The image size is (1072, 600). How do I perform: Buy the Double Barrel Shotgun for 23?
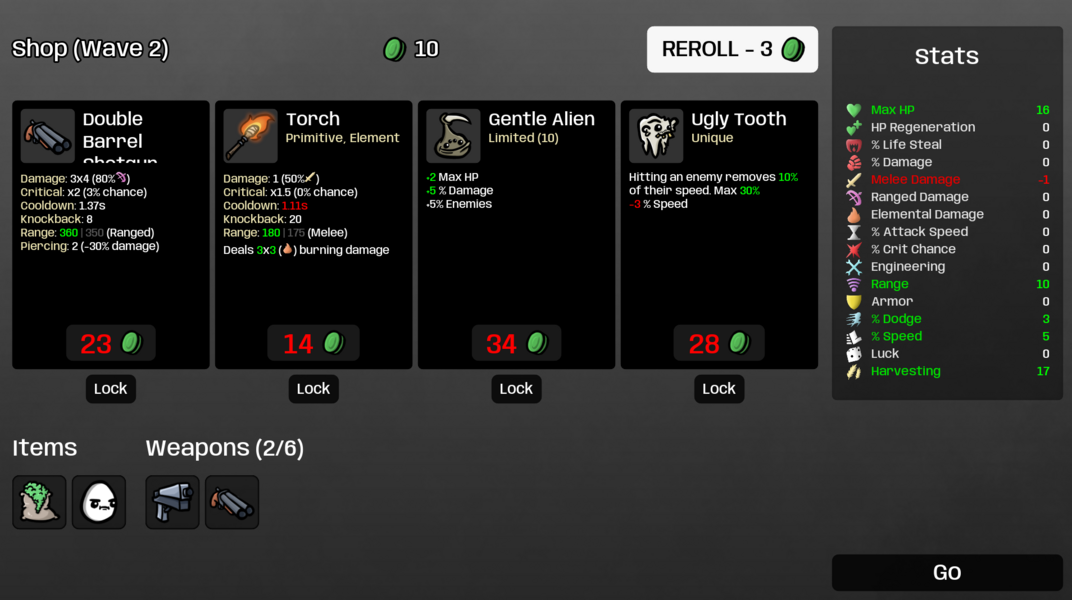(x=110, y=343)
